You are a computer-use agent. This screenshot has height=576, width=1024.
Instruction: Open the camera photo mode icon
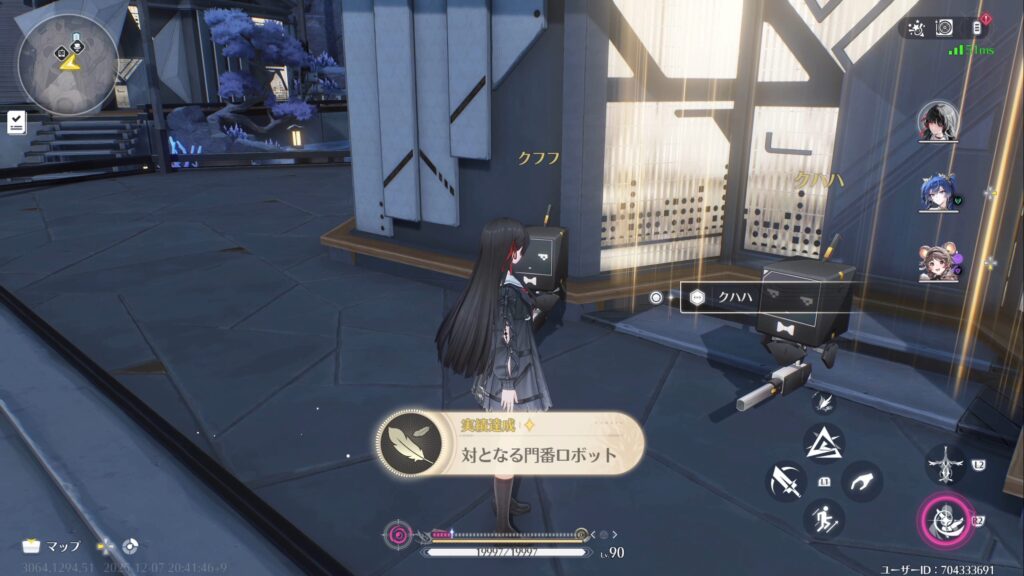(944, 27)
